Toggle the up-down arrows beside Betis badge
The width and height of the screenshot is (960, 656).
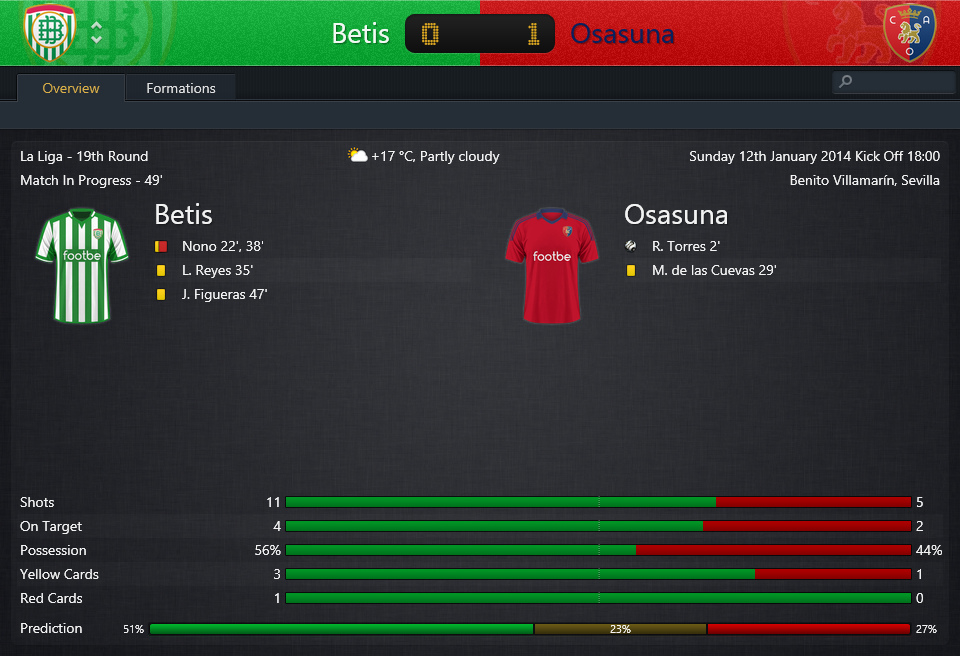(x=96, y=32)
